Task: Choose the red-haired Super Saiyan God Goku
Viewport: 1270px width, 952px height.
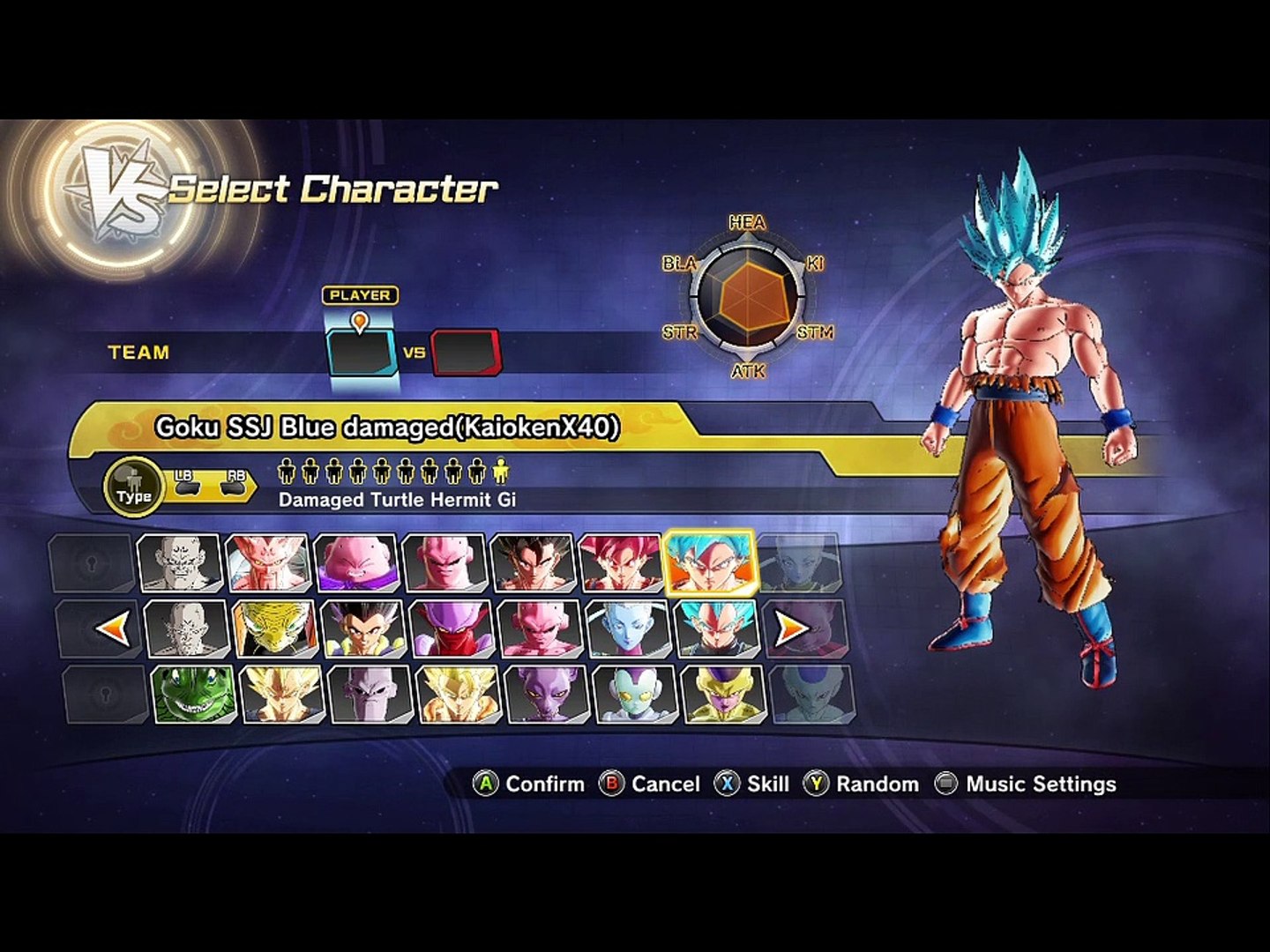Action: [x=621, y=562]
